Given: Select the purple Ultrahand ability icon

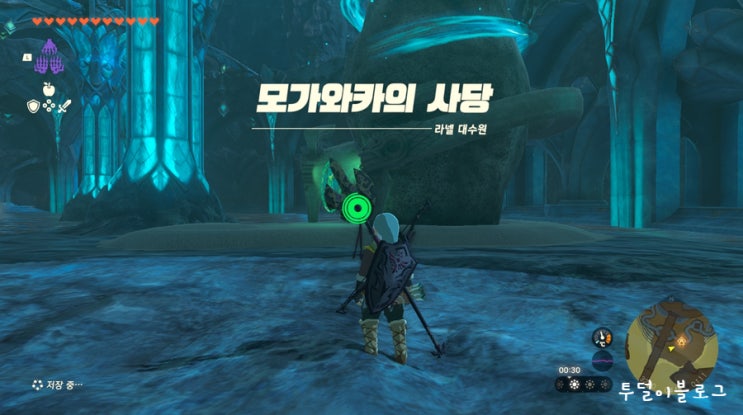Looking at the screenshot, I should pos(47,61).
